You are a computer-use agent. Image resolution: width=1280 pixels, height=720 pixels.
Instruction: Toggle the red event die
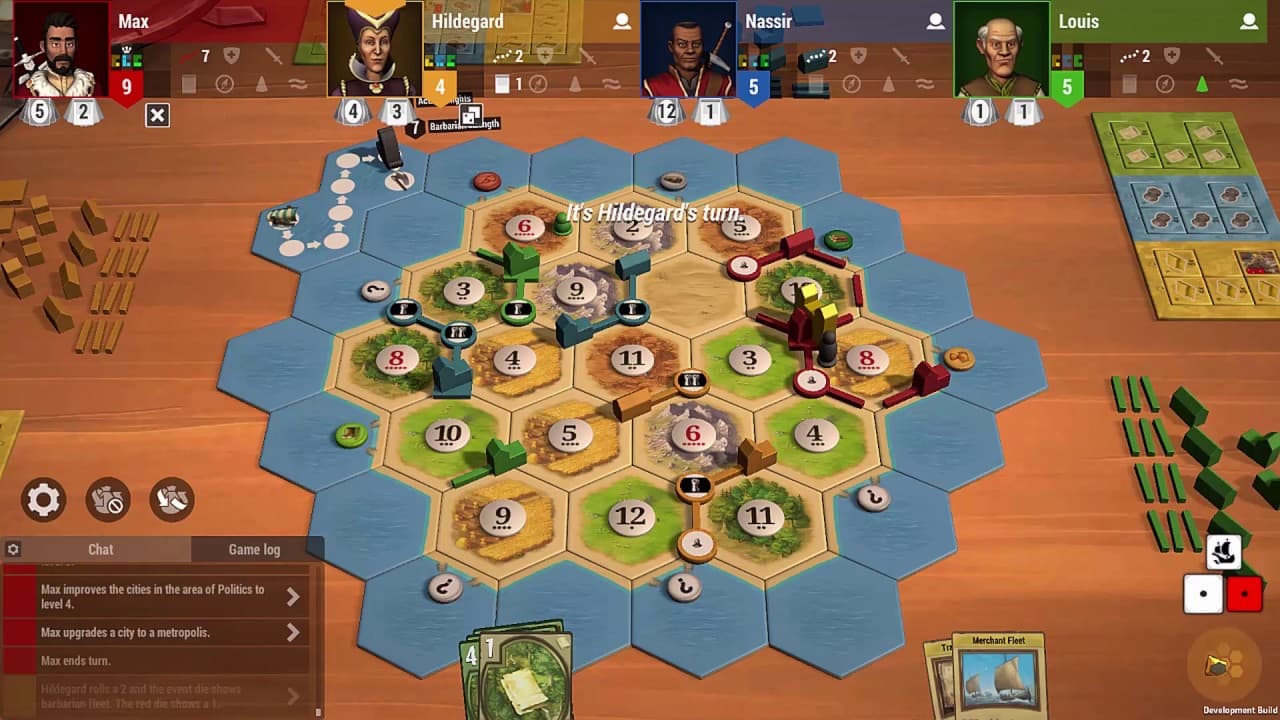pyautogui.click(x=1245, y=592)
